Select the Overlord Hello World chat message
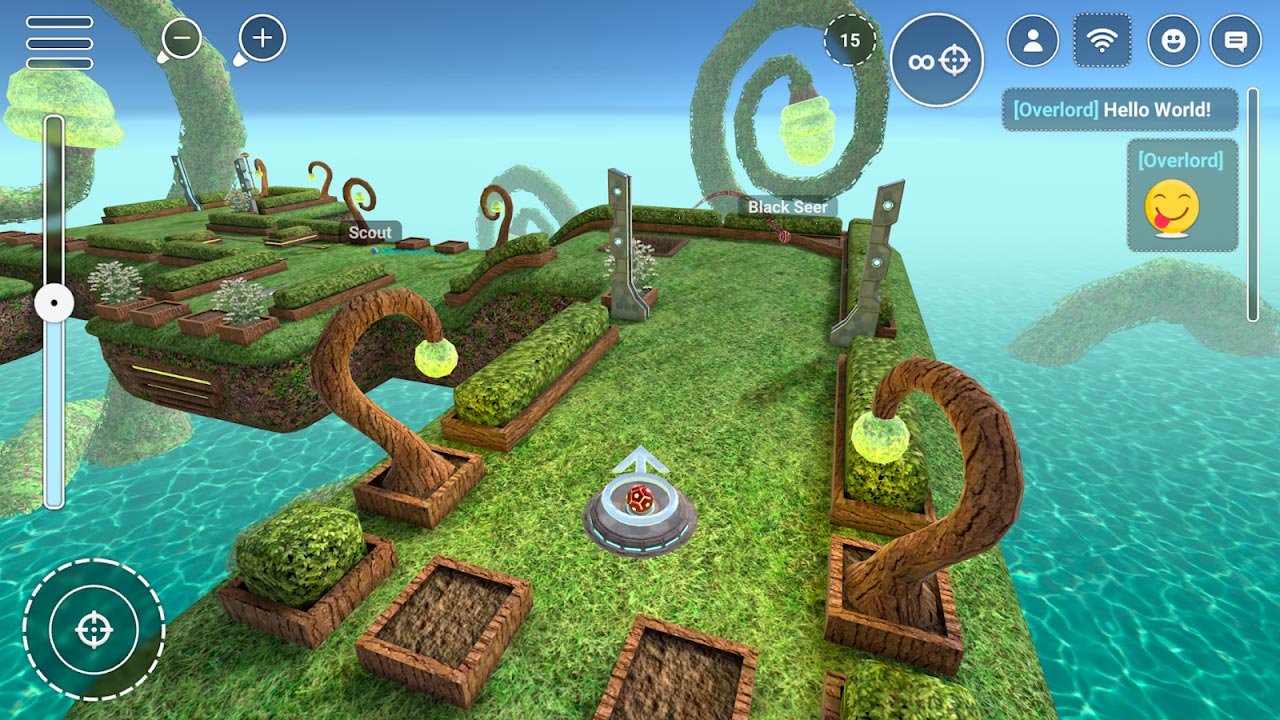Viewport: 1280px width, 720px height. (1120, 110)
